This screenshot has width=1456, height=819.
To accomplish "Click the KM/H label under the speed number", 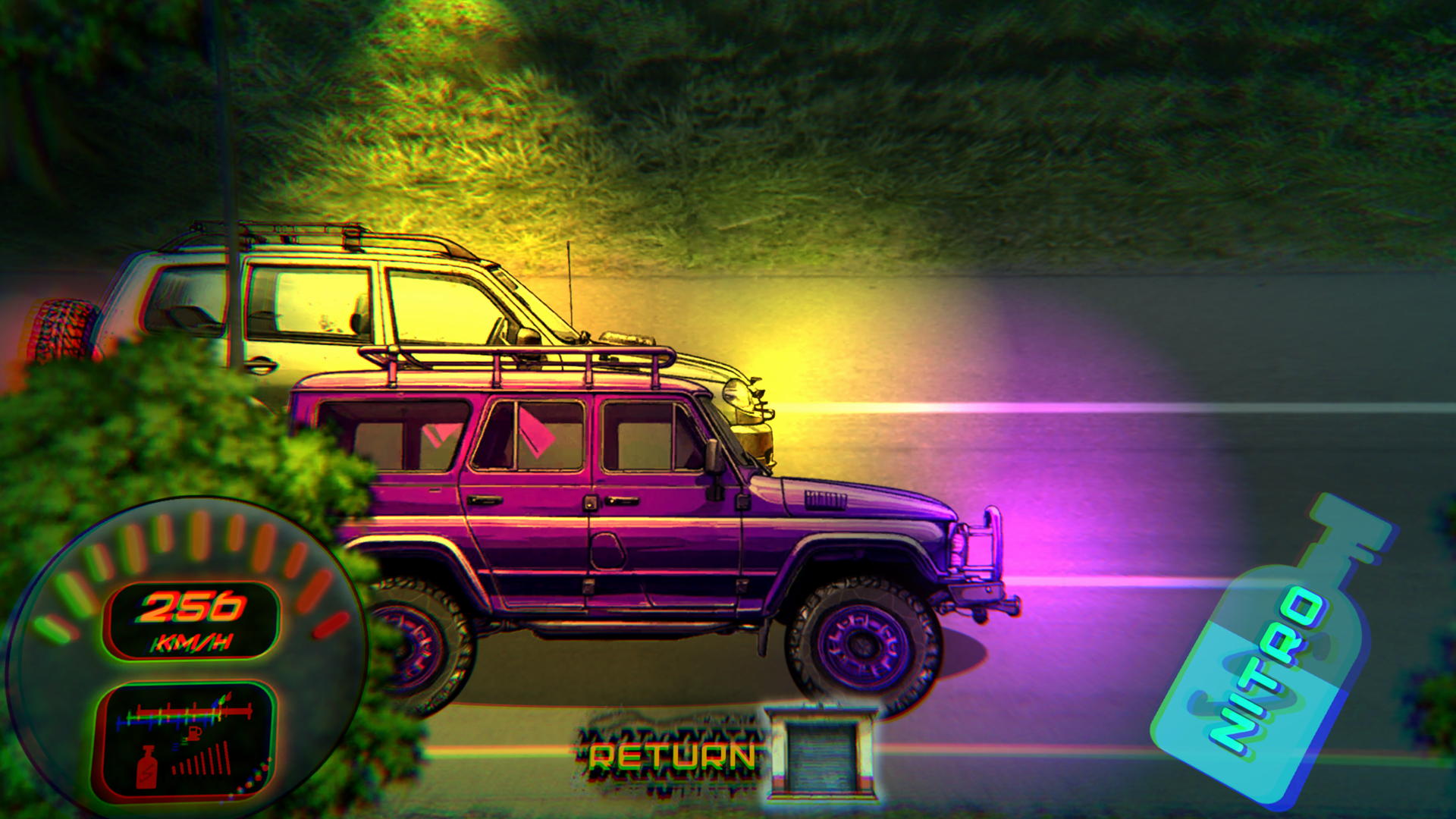I will (192, 641).
